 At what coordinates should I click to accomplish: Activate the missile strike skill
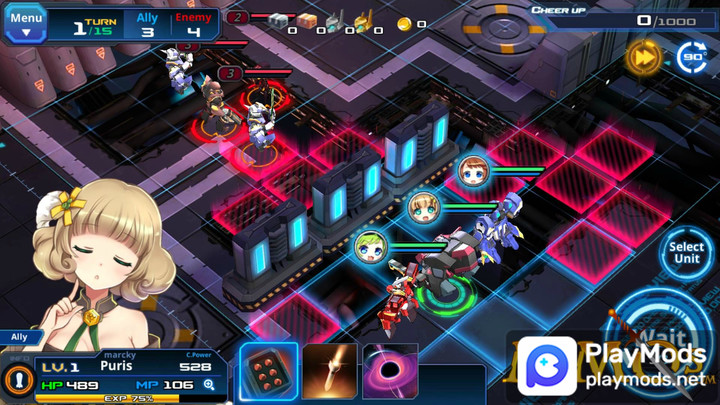pos(330,372)
